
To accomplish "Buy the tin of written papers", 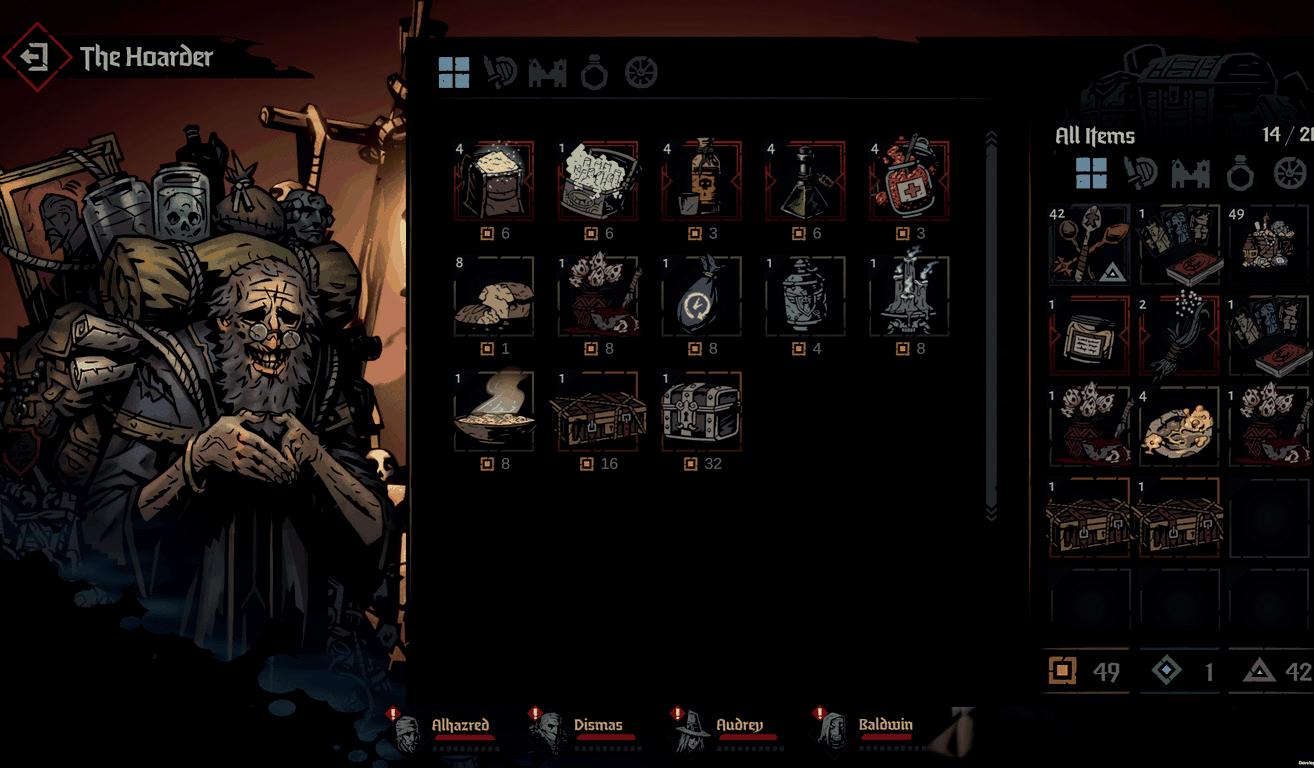I will [x=597, y=181].
